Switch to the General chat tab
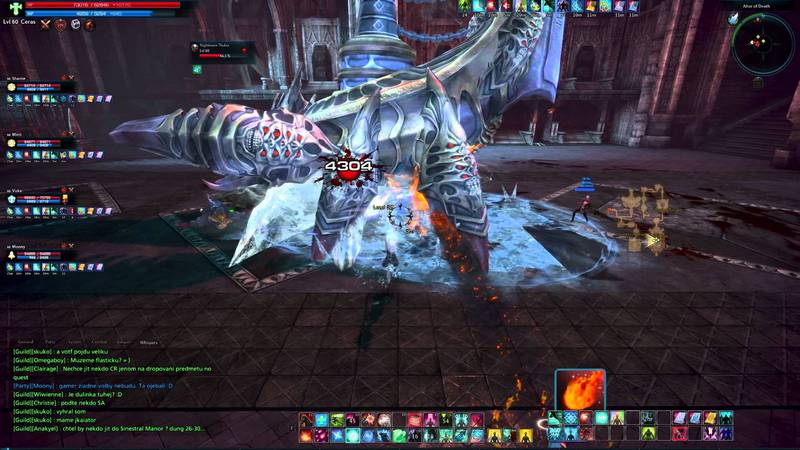 tap(25, 341)
